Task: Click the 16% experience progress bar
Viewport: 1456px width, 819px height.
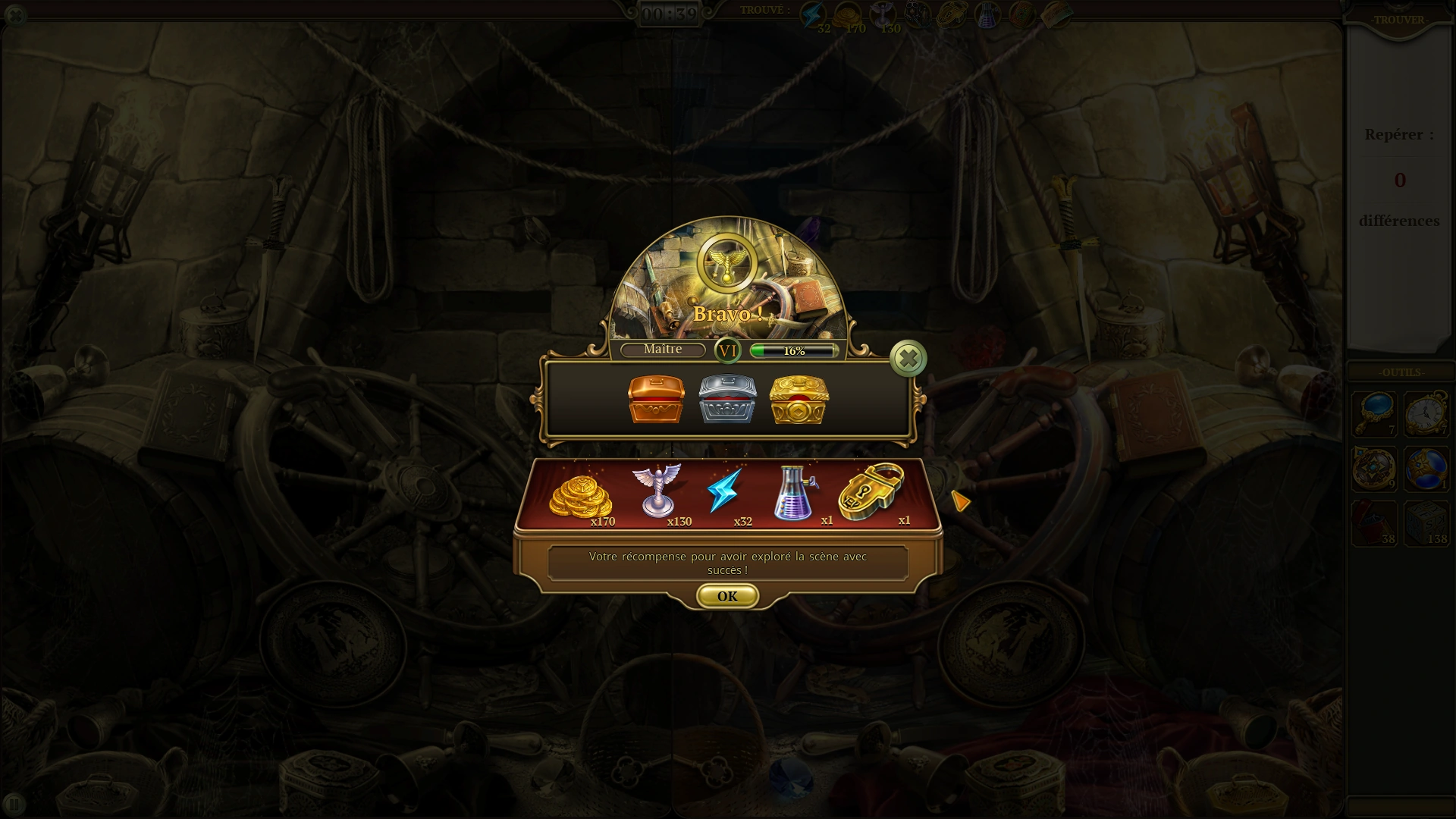Action: [793, 350]
